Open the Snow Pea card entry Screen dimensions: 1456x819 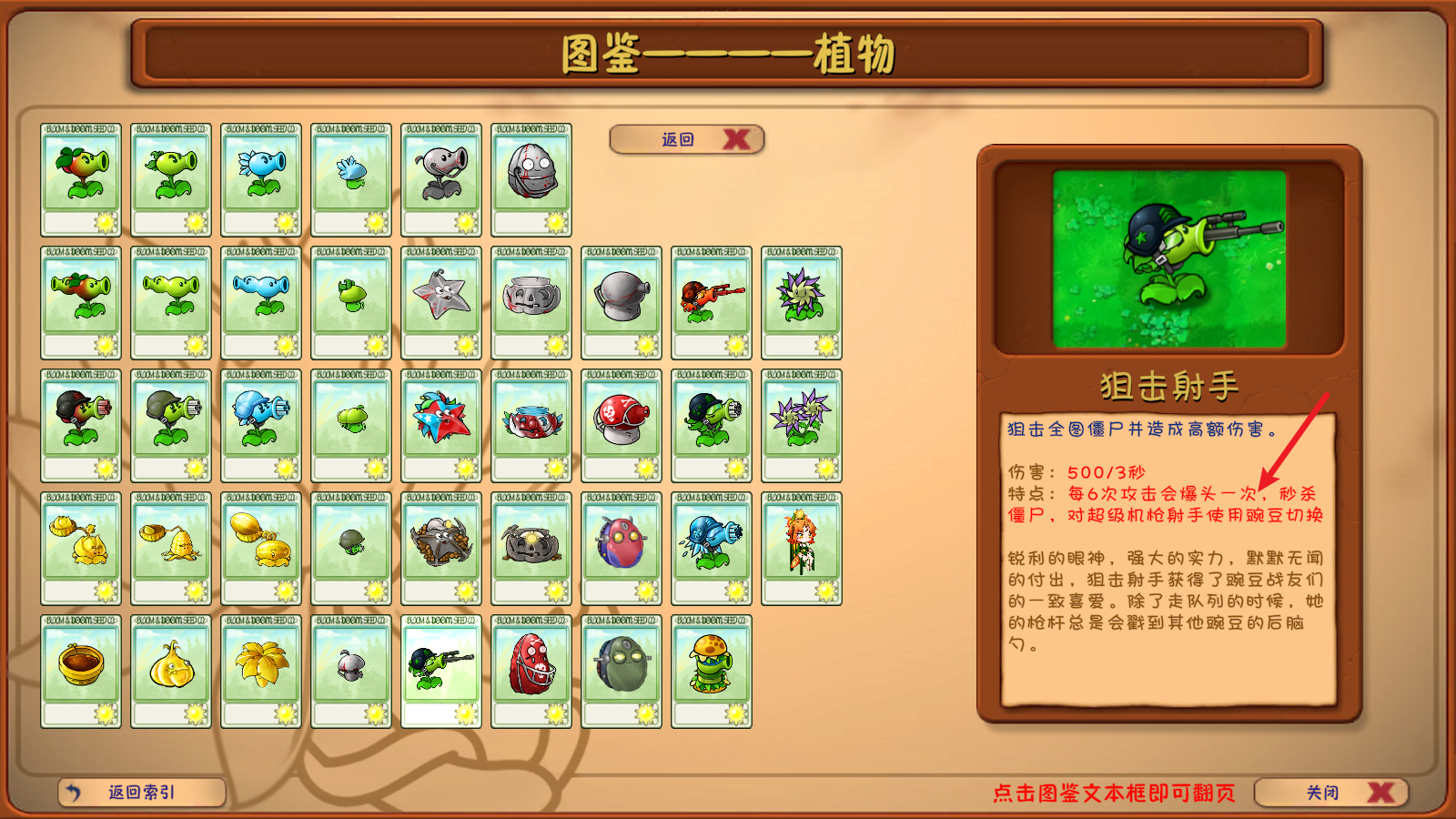261,177
